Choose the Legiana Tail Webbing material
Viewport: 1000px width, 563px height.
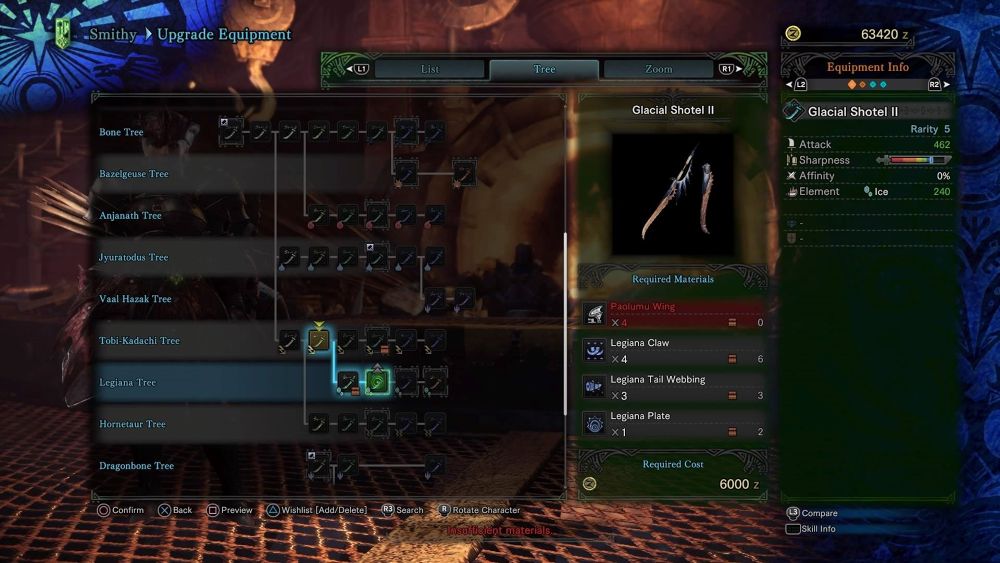tap(673, 387)
